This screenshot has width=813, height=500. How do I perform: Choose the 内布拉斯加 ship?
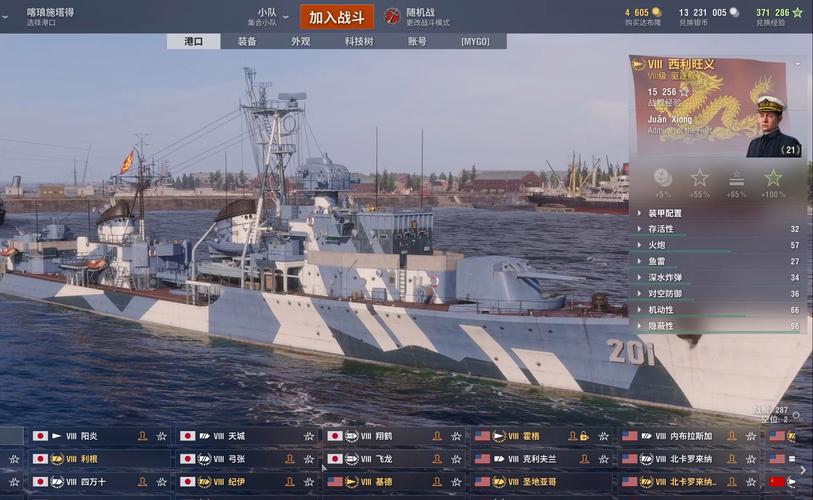click(x=690, y=436)
